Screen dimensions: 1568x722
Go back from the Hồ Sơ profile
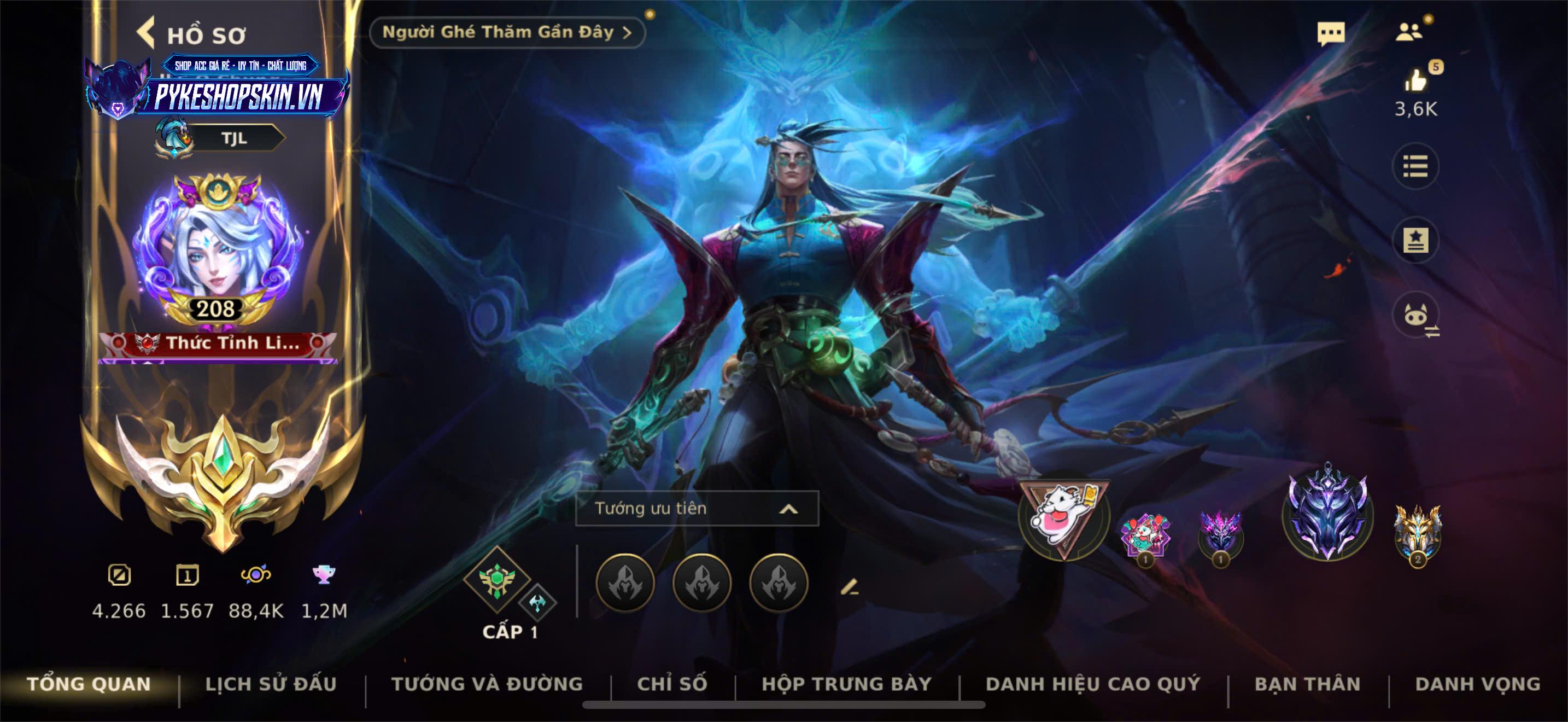click(146, 33)
